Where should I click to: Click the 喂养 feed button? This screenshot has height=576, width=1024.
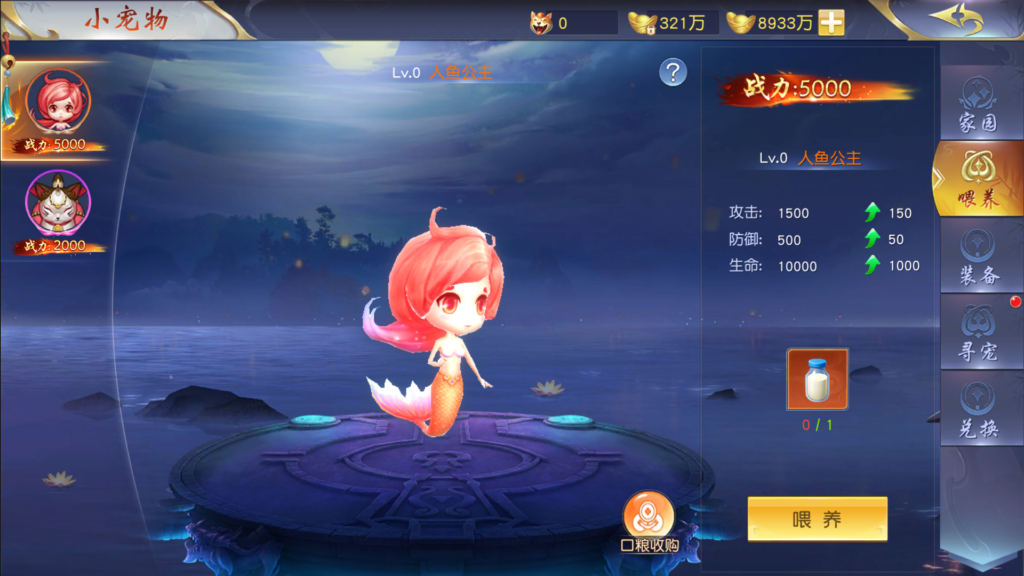pyautogui.click(x=817, y=519)
